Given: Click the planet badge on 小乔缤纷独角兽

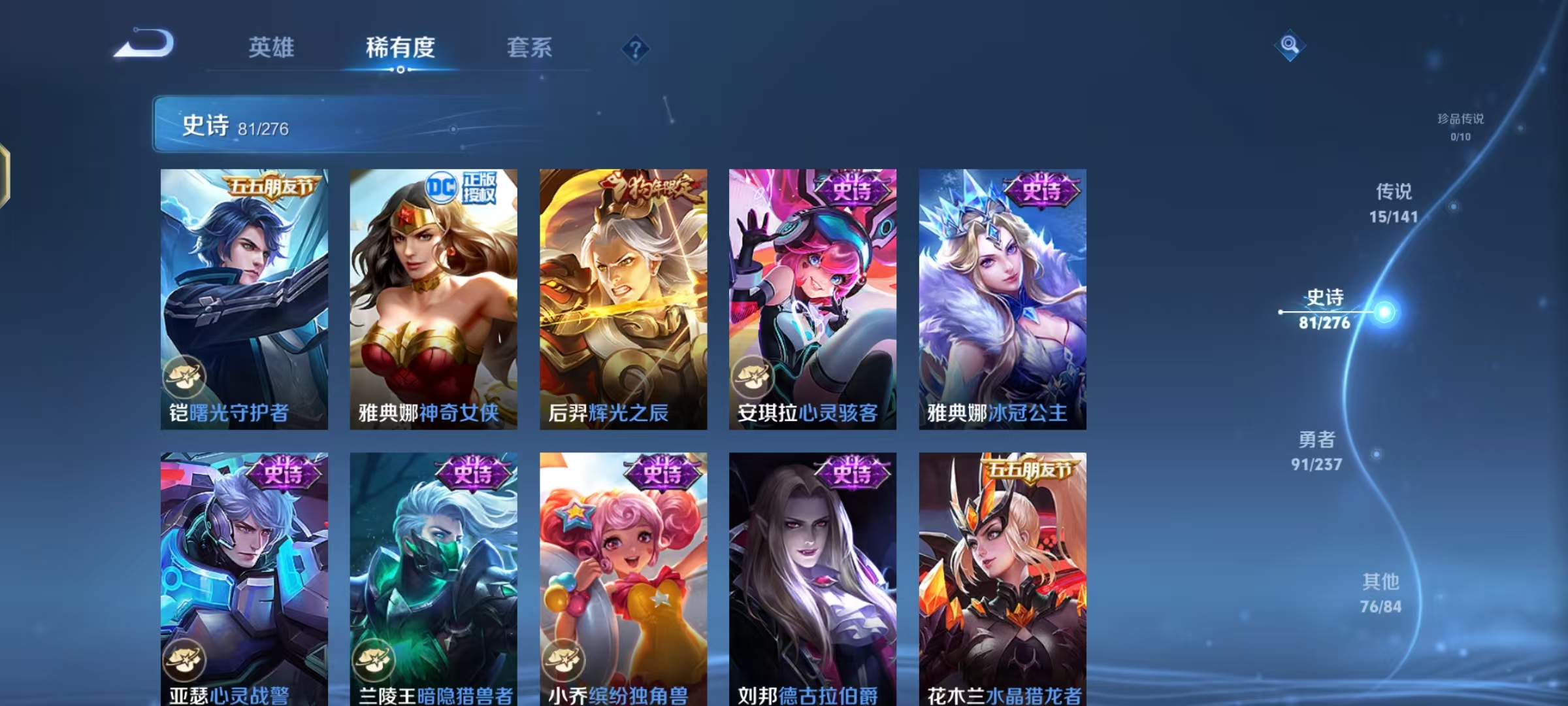Looking at the screenshot, I should [564, 659].
